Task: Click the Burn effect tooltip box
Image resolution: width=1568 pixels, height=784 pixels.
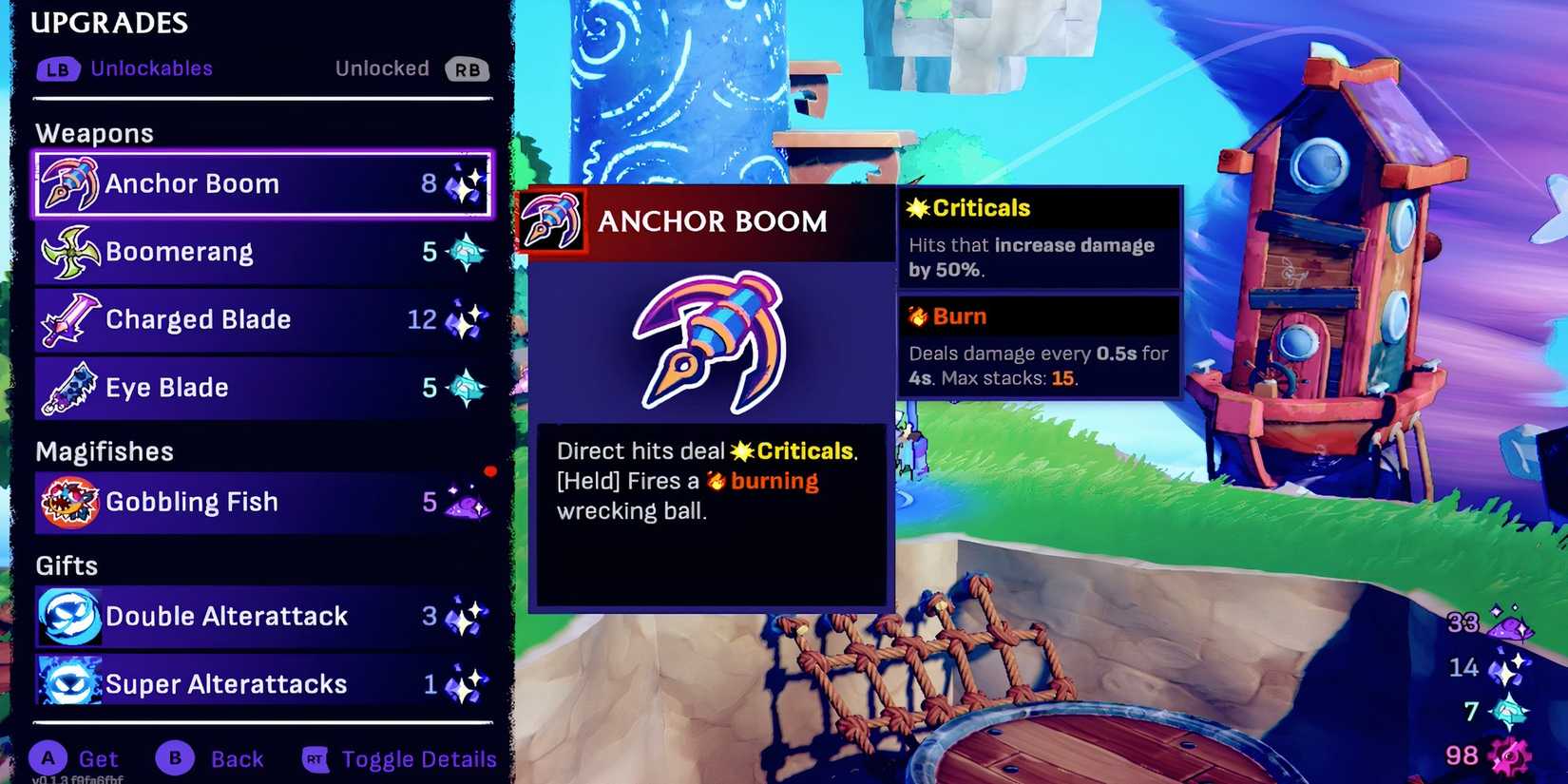Action: tap(1040, 346)
